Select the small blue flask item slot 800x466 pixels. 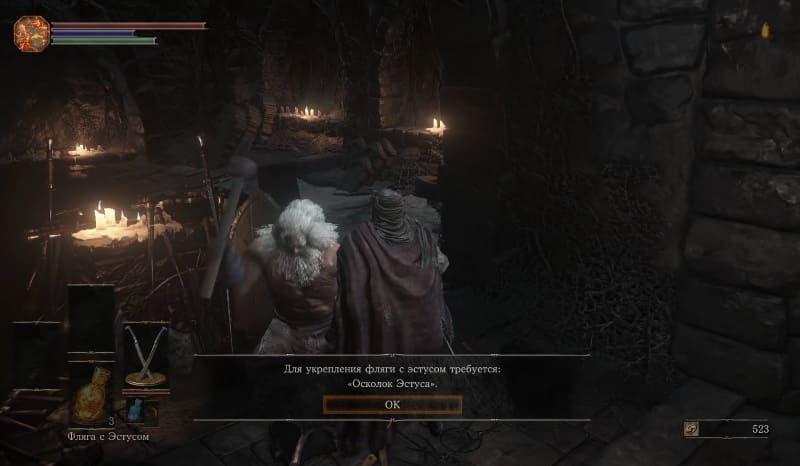coord(138,410)
